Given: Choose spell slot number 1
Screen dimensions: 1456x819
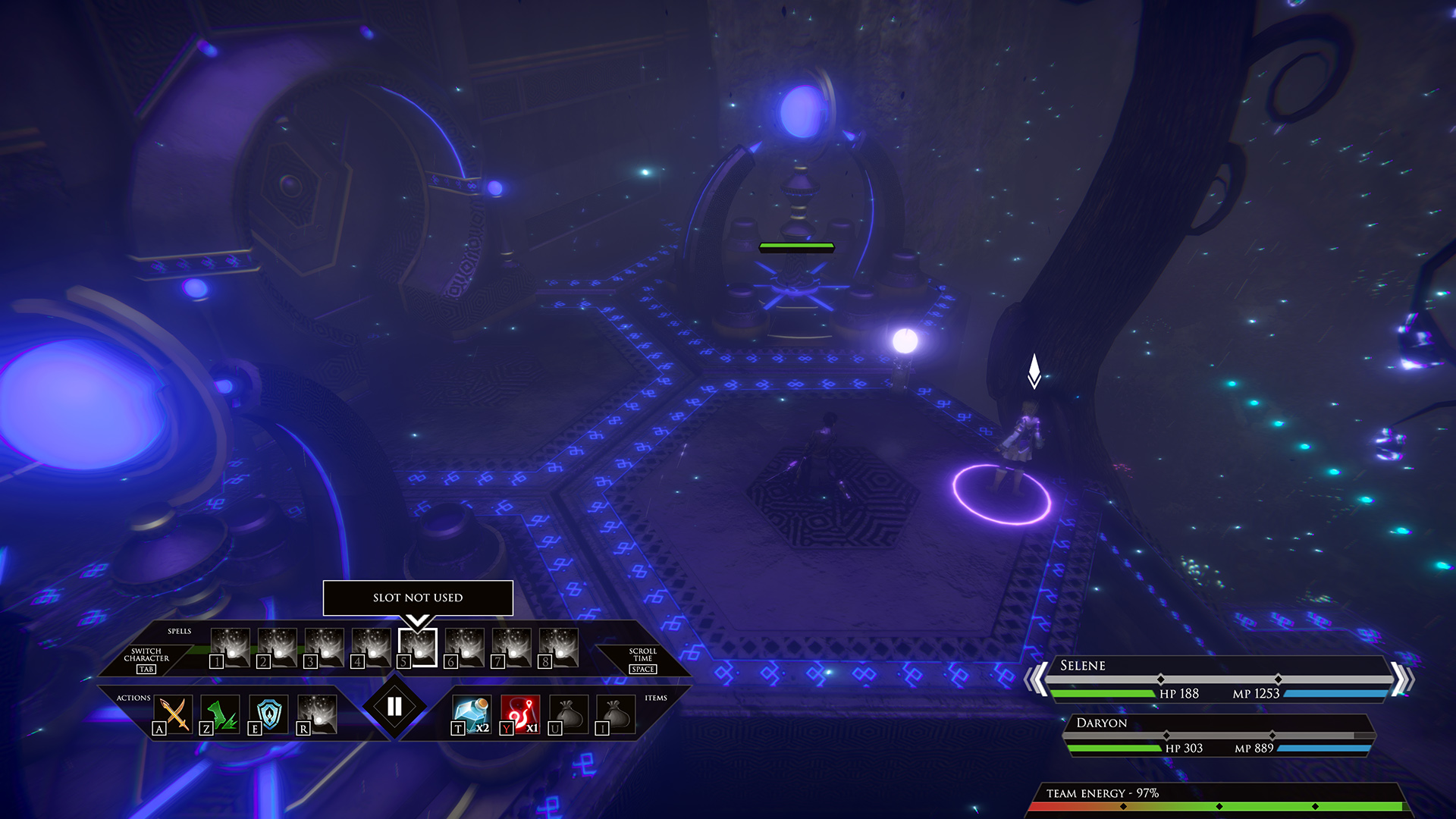Looking at the screenshot, I should pos(230,648).
